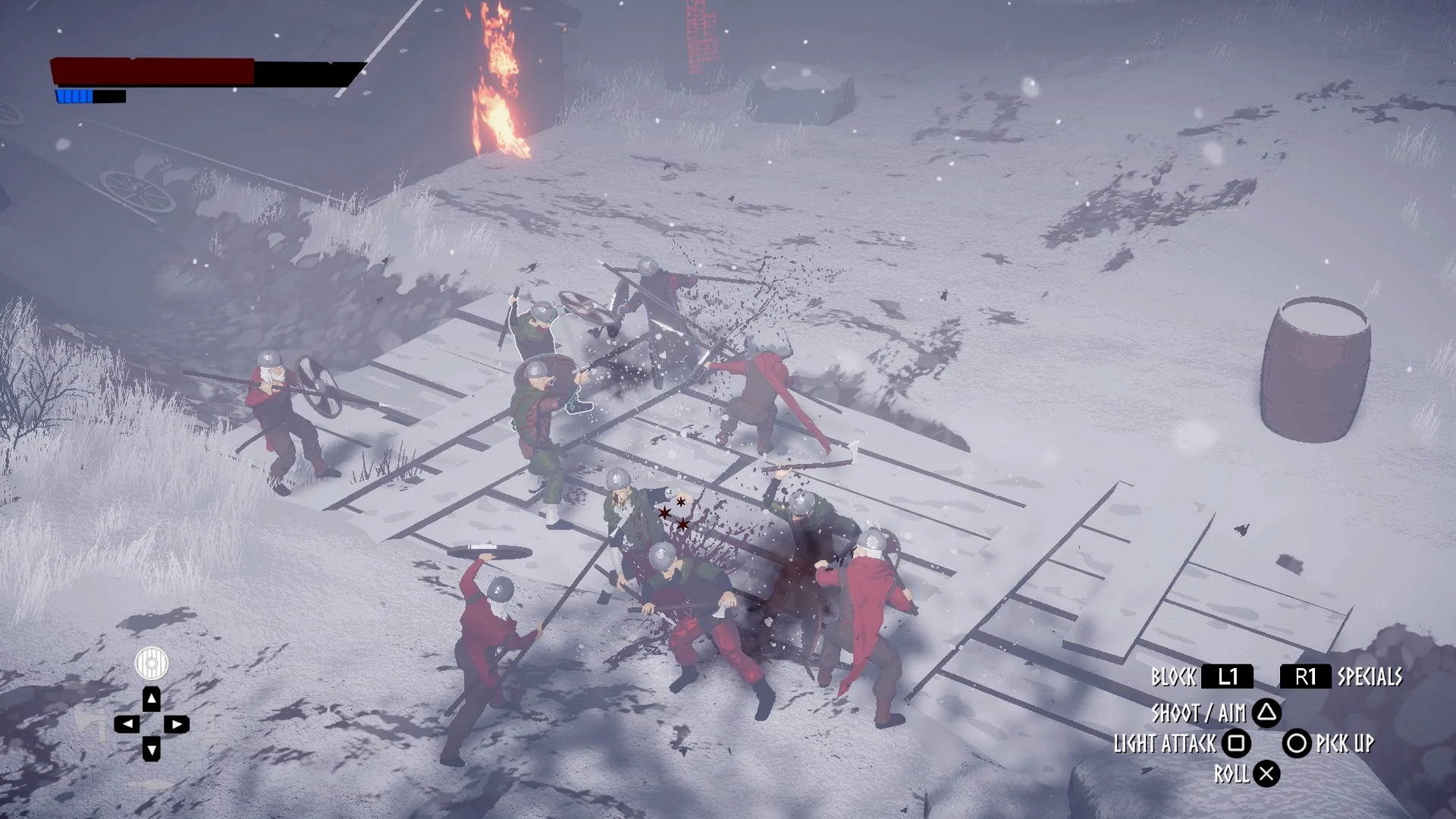Click the faded hammer icon right of d-pad
This screenshot has width=1456, height=819.
(213, 724)
